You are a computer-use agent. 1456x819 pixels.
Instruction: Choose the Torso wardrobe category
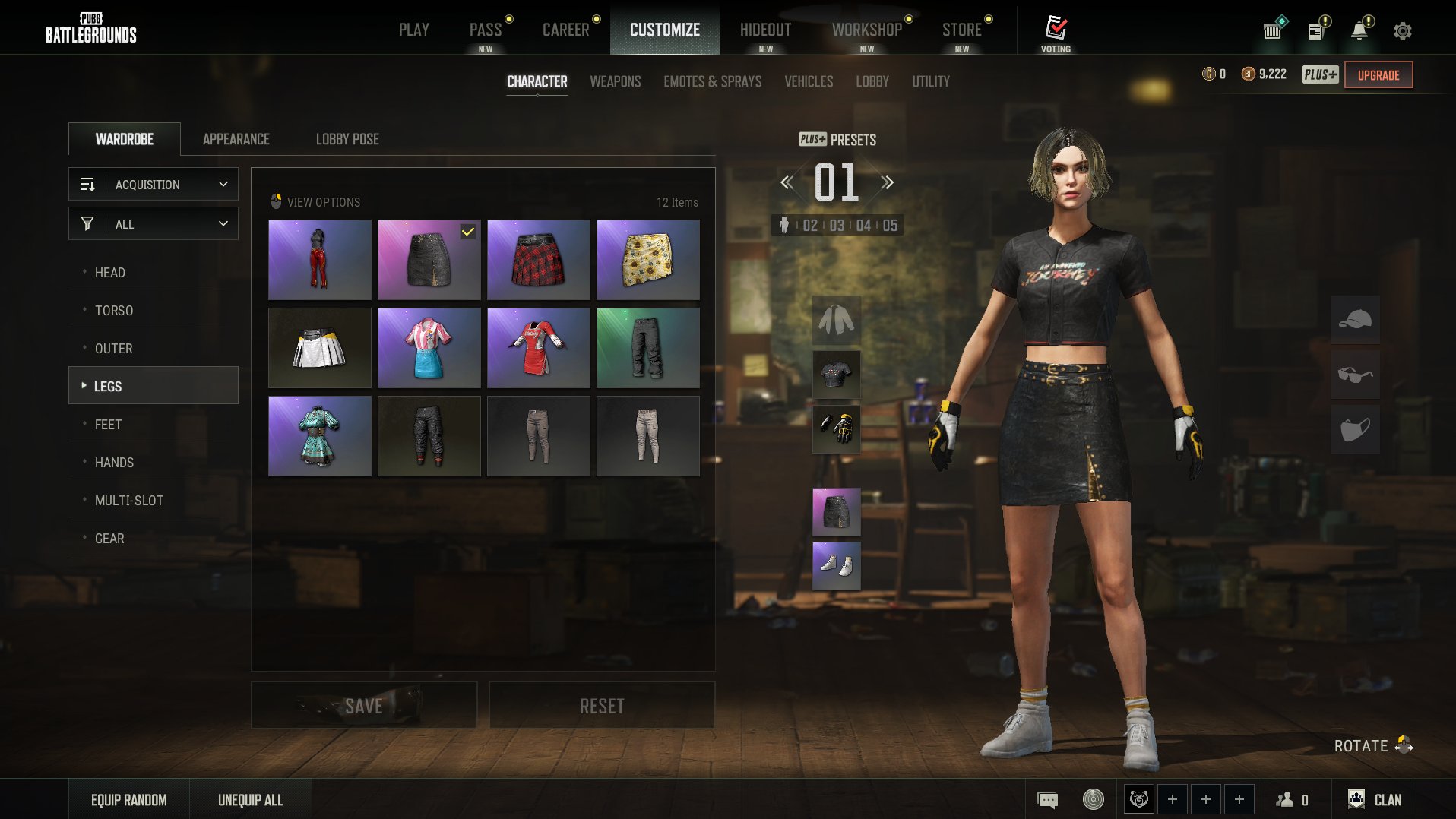(114, 311)
